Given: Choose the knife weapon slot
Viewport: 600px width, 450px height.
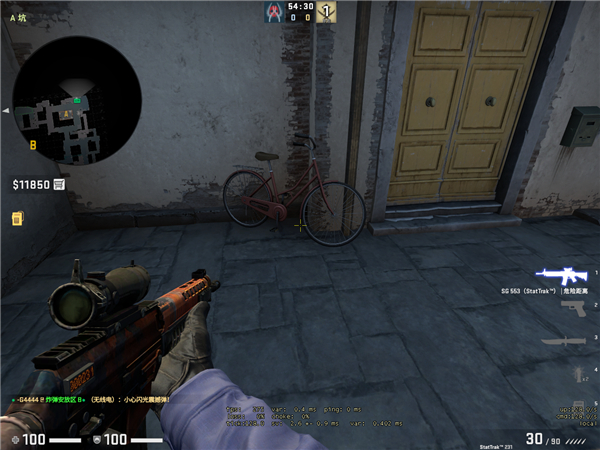Looking at the screenshot, I should [x=562, y=341].
